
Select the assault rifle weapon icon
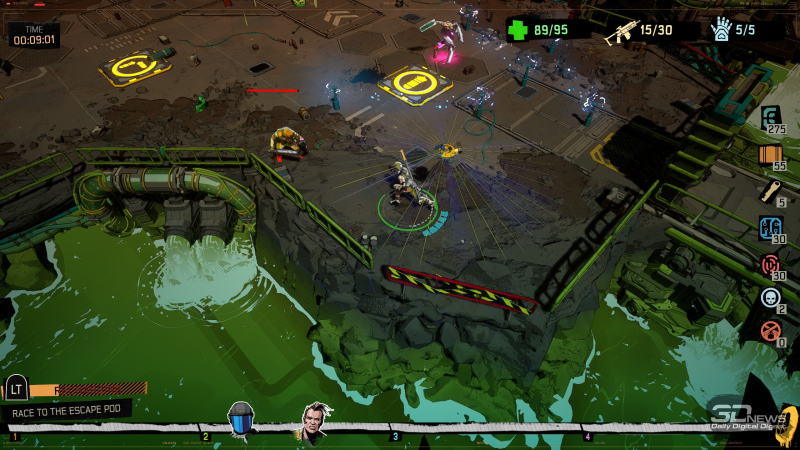(x=620, y=30)
